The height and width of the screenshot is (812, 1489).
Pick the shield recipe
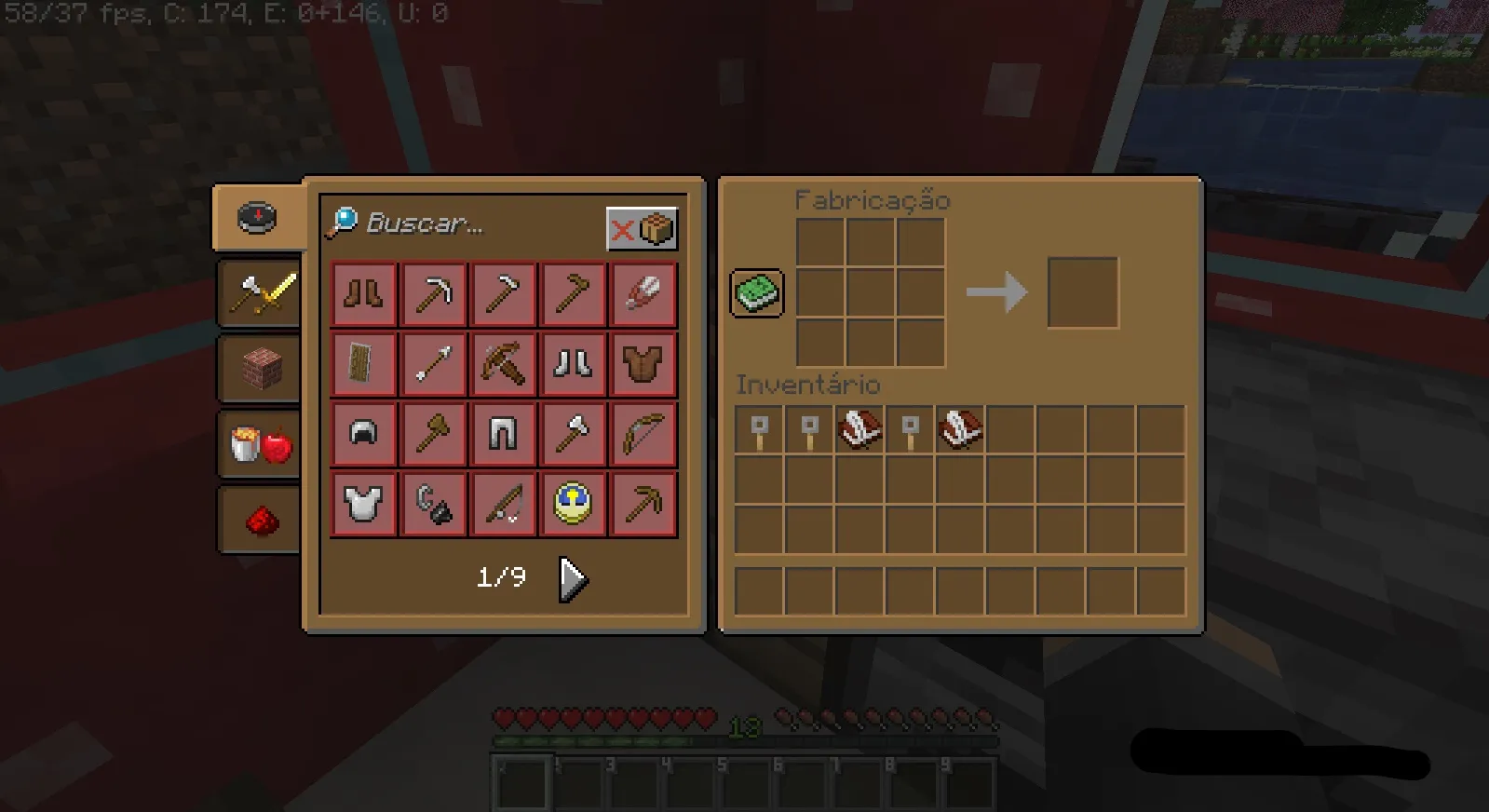363,363
